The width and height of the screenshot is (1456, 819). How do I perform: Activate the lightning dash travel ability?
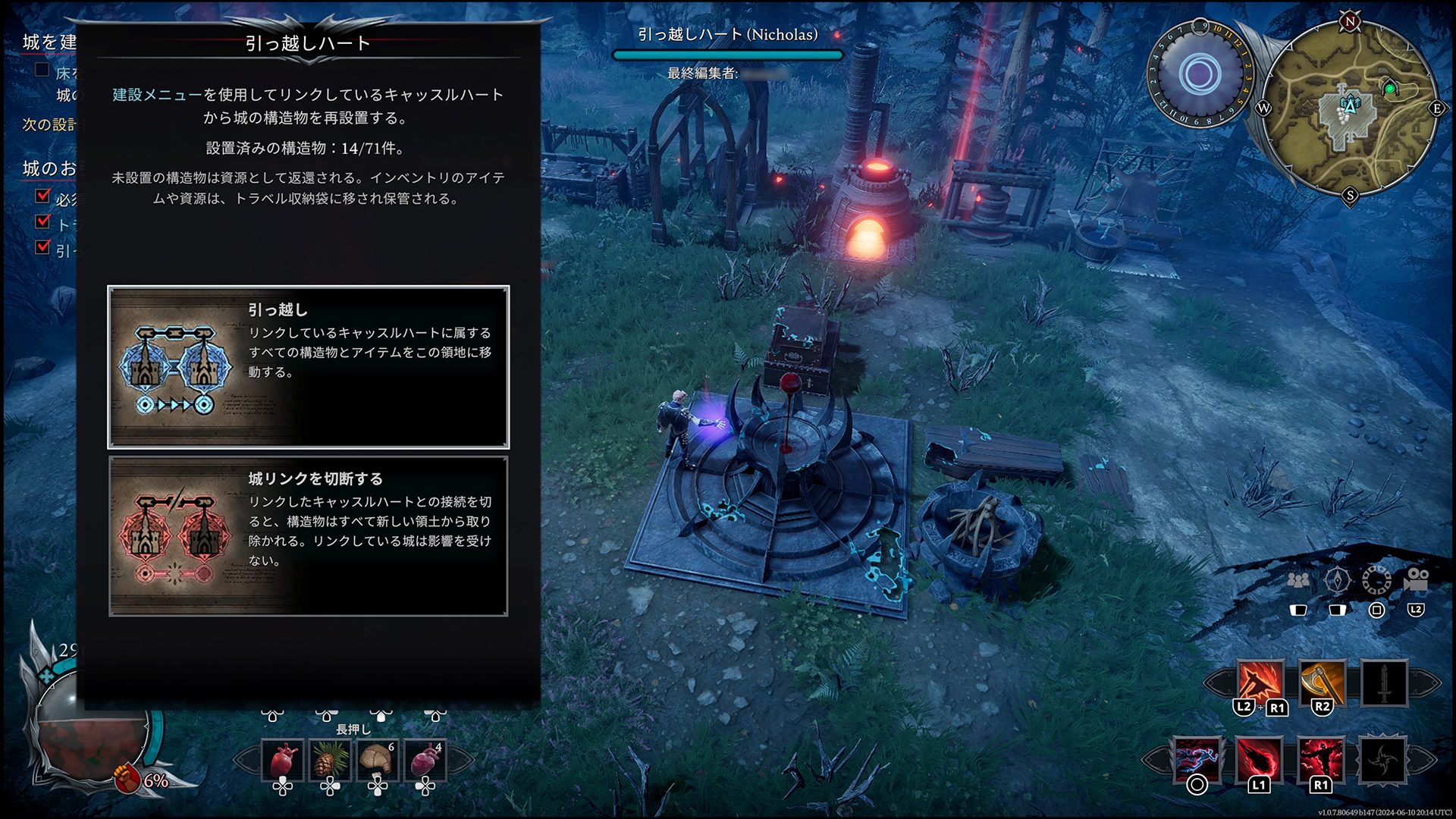coord(1198,759)
